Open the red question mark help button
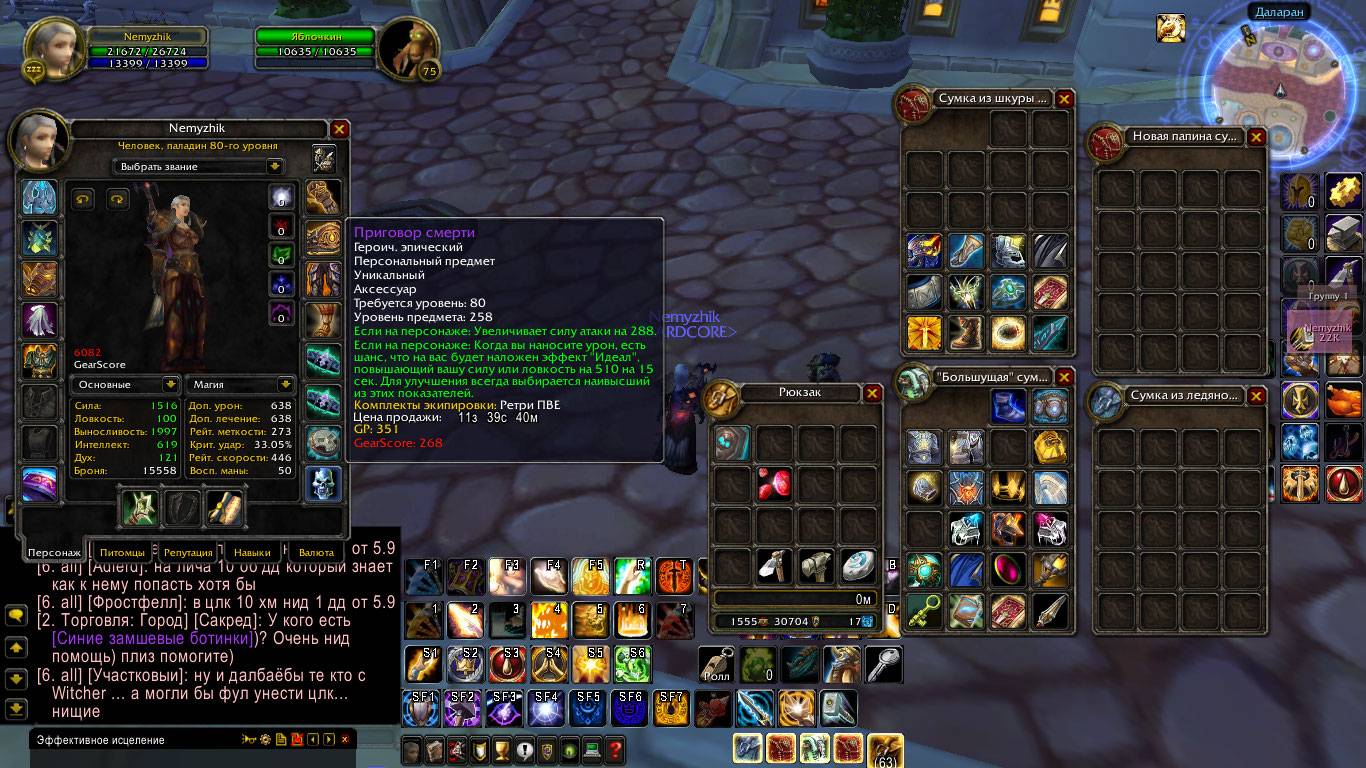Image resolution: width=1366 pixels, height=768 pixels. click(615, 749)
